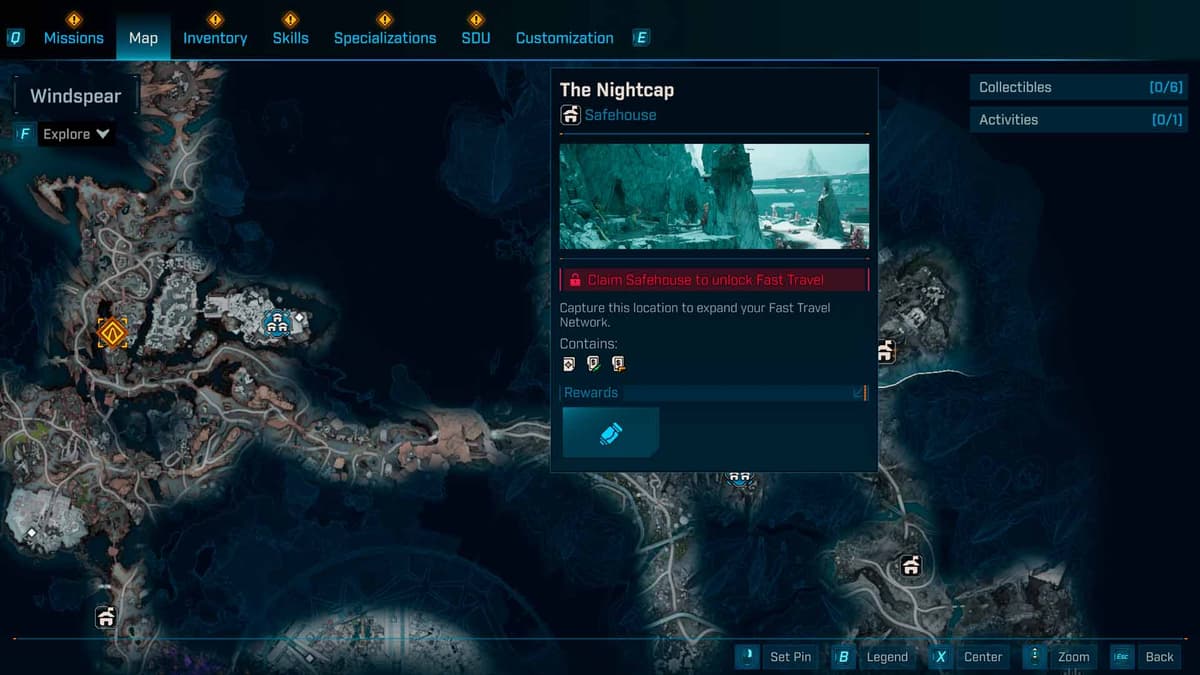Click the Set Pin button
Screen dimensions: 1200x675
tap(779, 657)
